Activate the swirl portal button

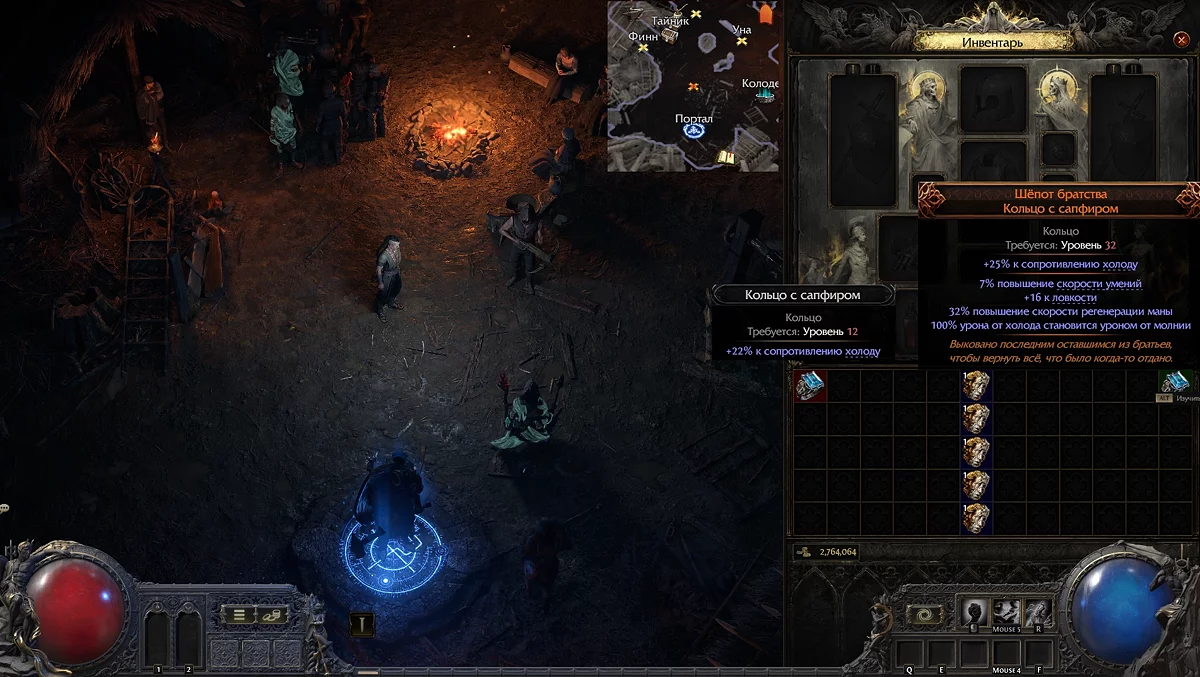coord(925,614)
